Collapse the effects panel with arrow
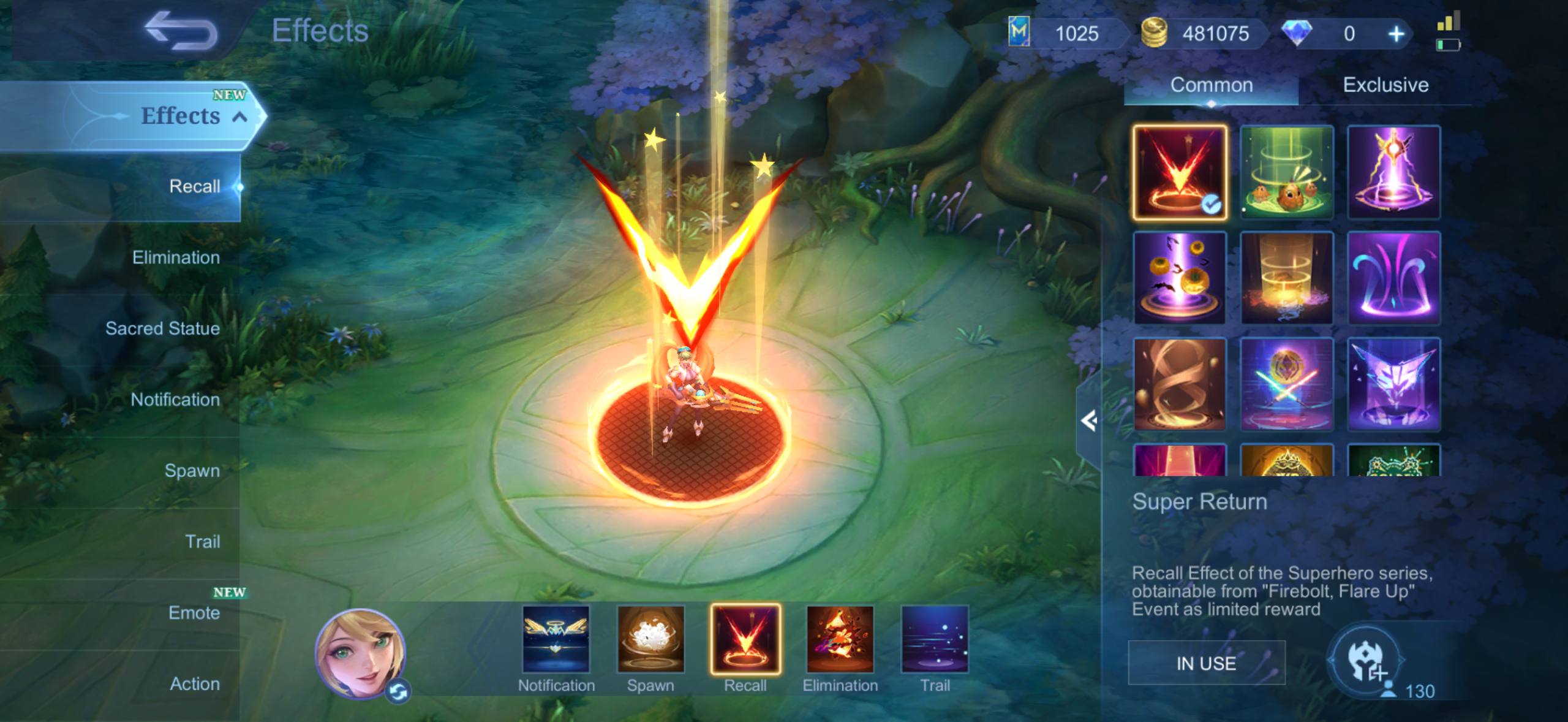 coord(1088,421)
